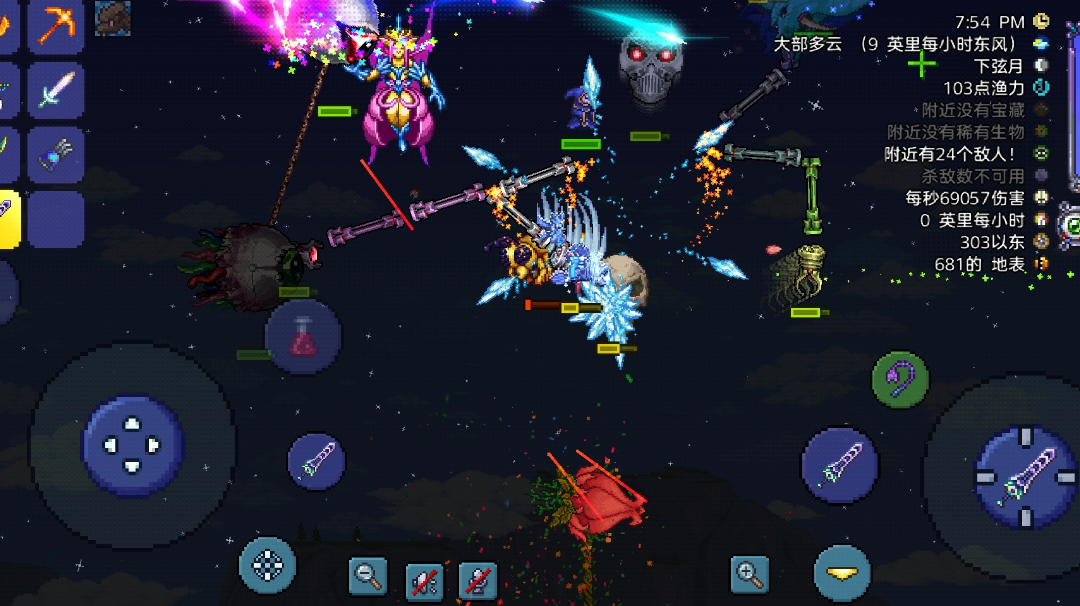Toggle the DPS meter skull icon
Viewport: 1080px width, 606px height.
pyautogui.click(x=1042, y=197)
